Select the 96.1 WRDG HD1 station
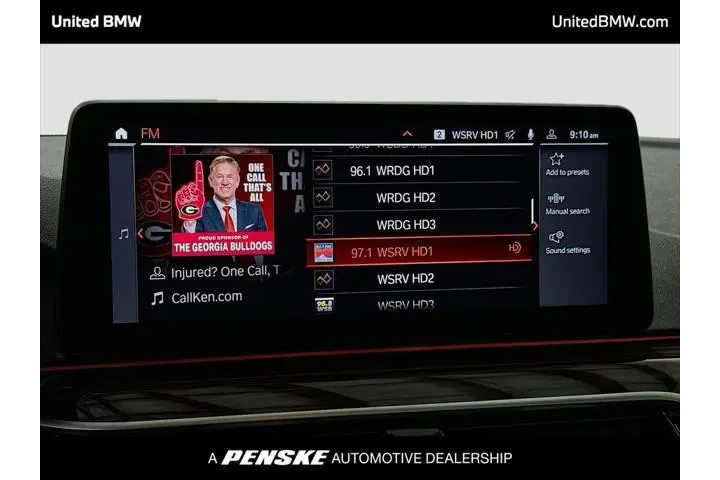This screenshot has width=720, height=480. [418, 170]
